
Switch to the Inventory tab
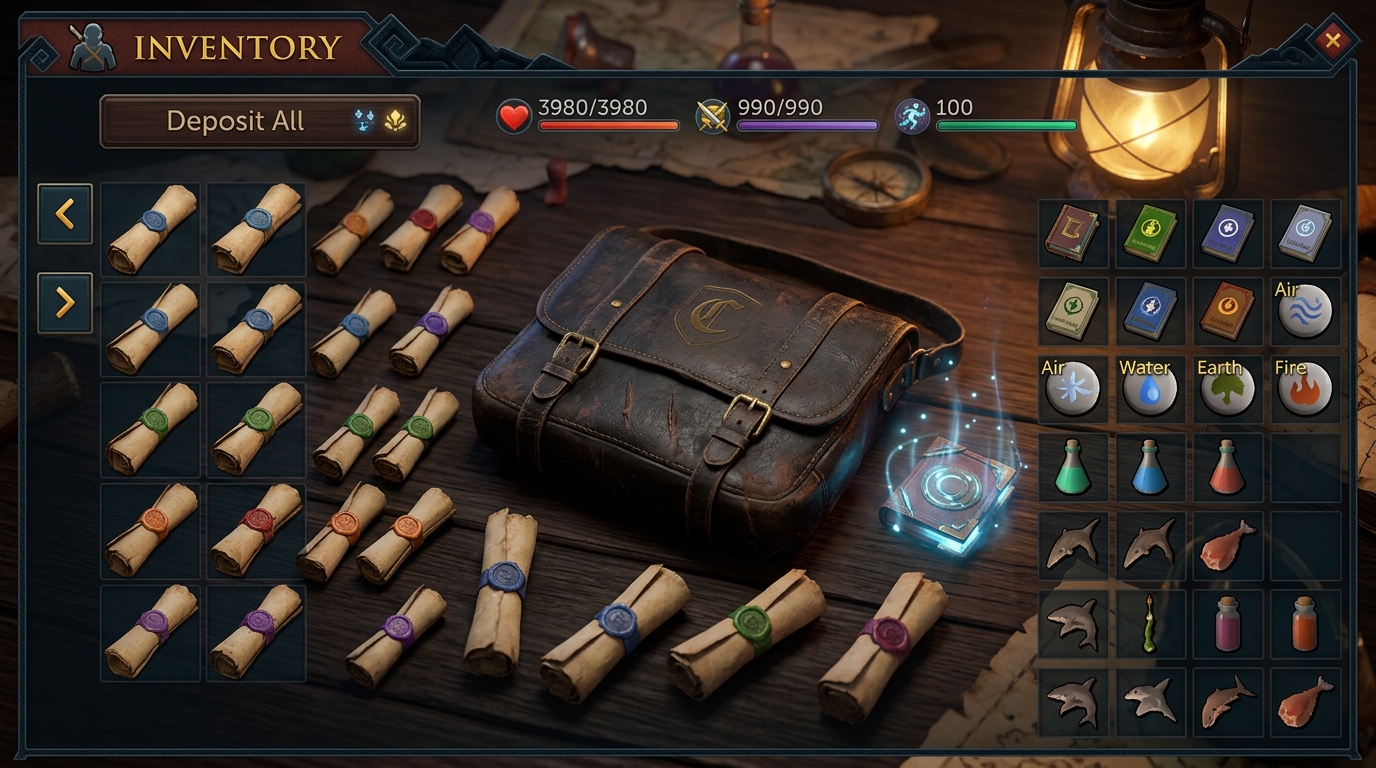pyautogui.click(x=240, y=44)
